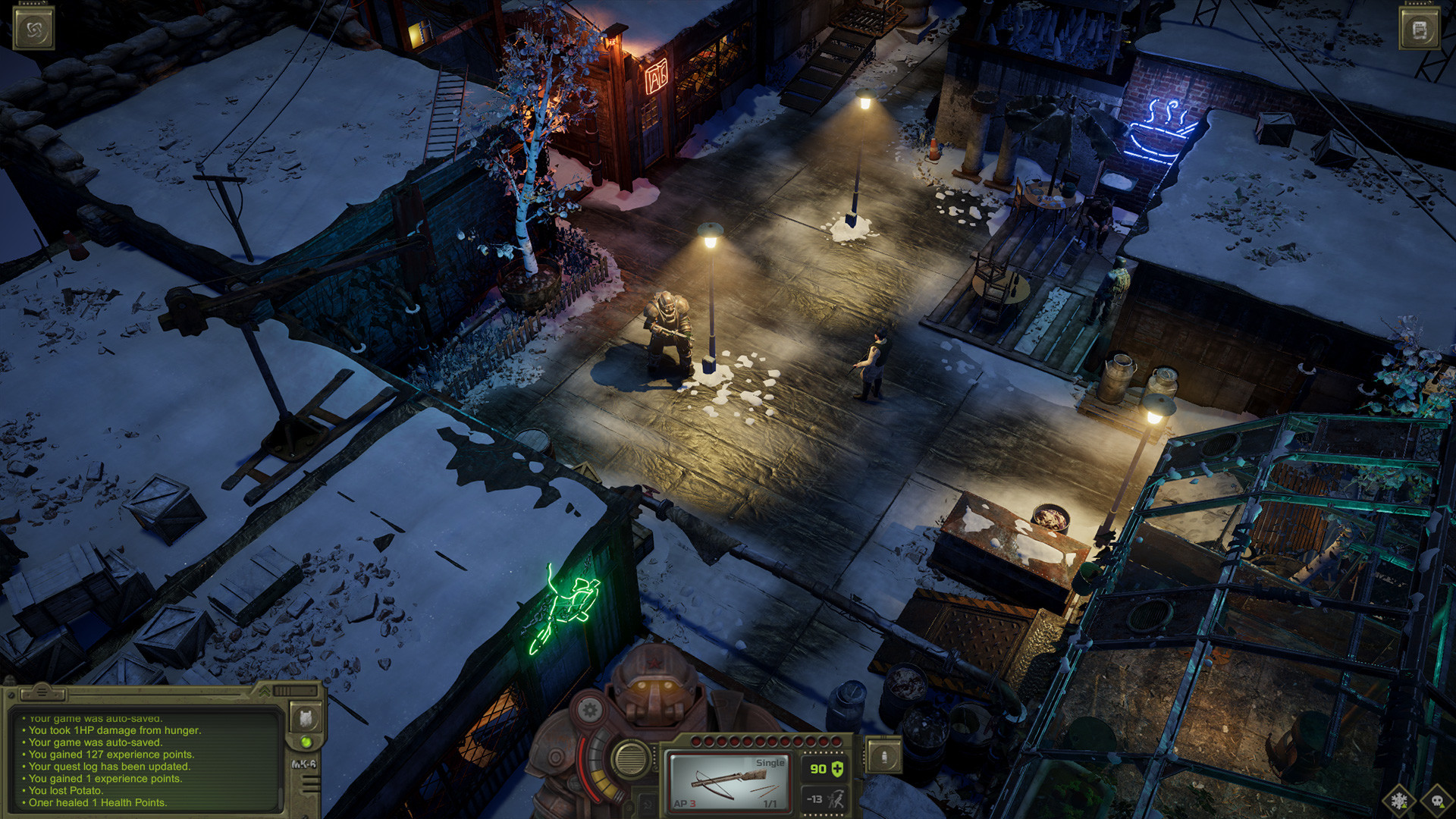
Task: Click the AP 3 indicator on the weapon slot
Action: 684,803
